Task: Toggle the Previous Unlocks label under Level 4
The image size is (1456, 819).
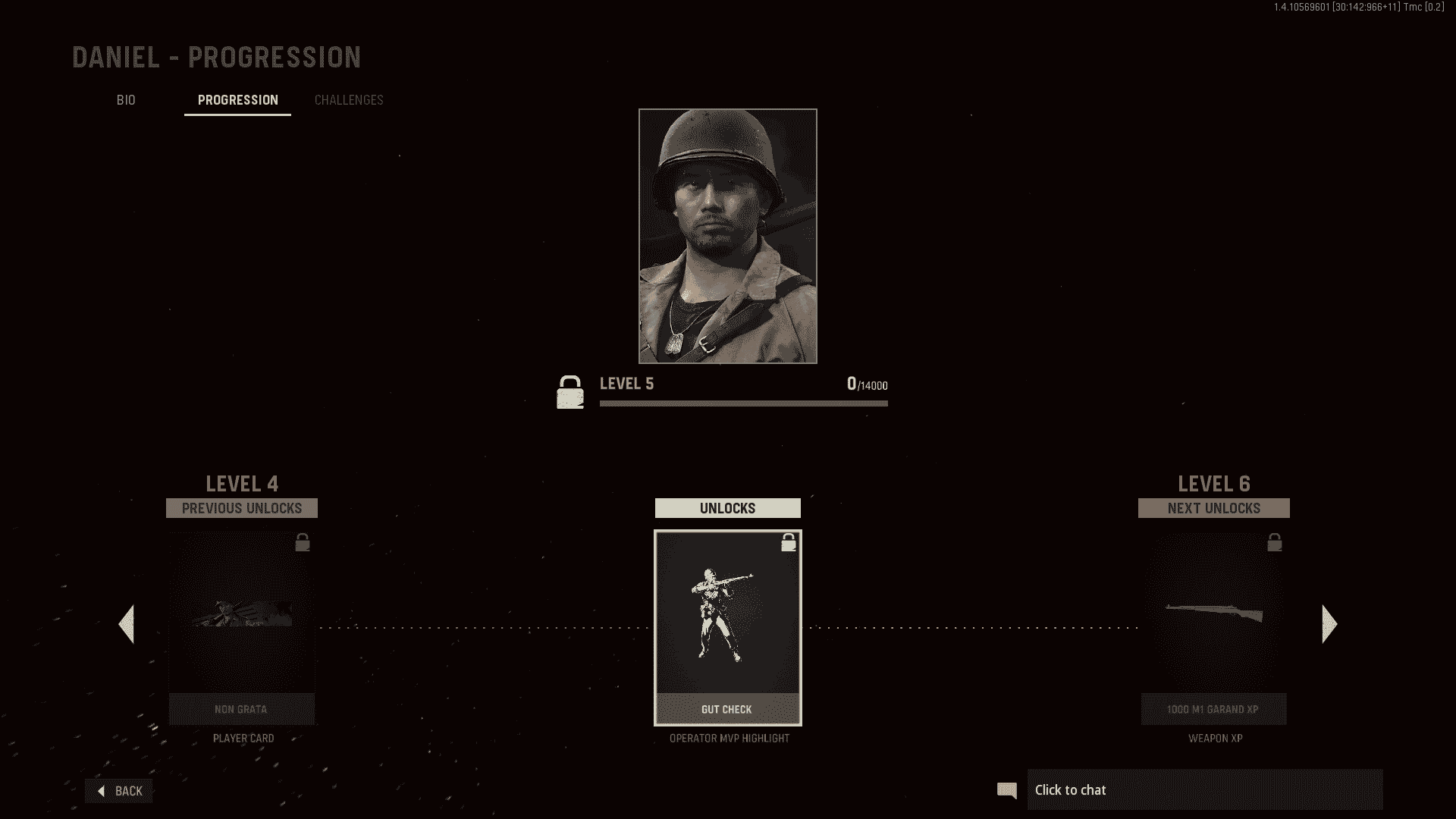Action: click(241, 508)
